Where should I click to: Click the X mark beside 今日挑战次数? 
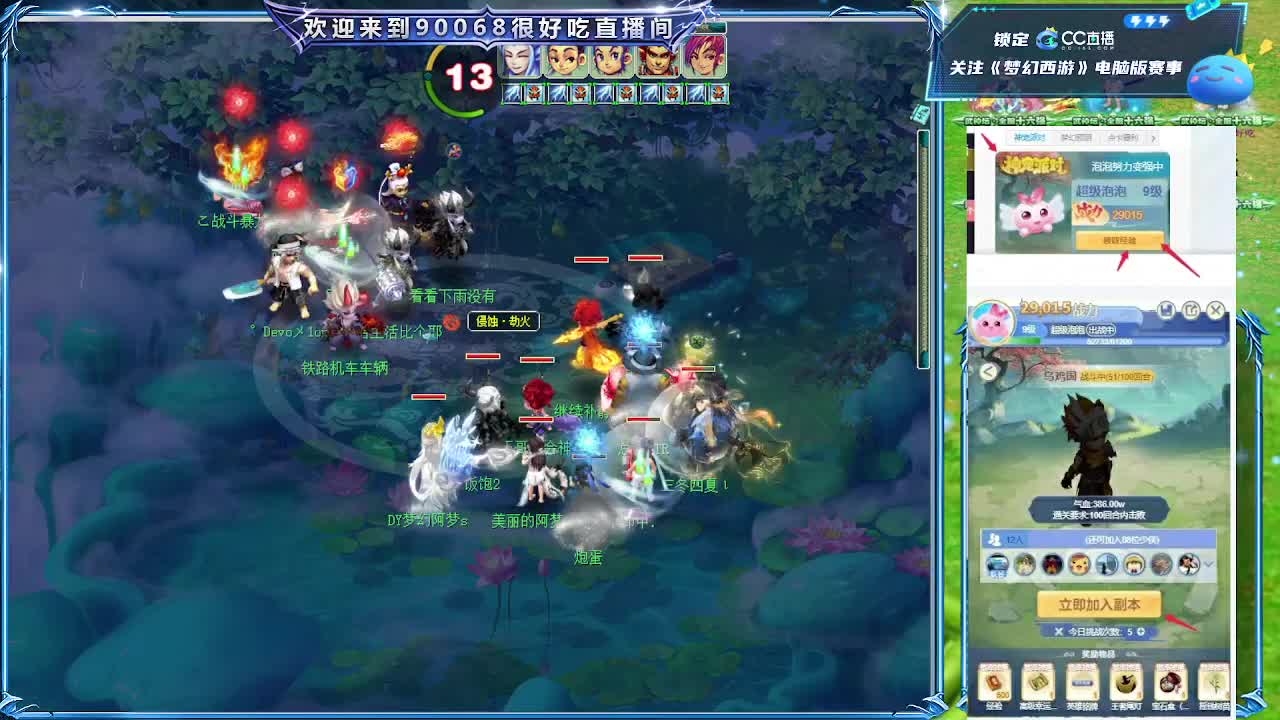click(1058, 631)
